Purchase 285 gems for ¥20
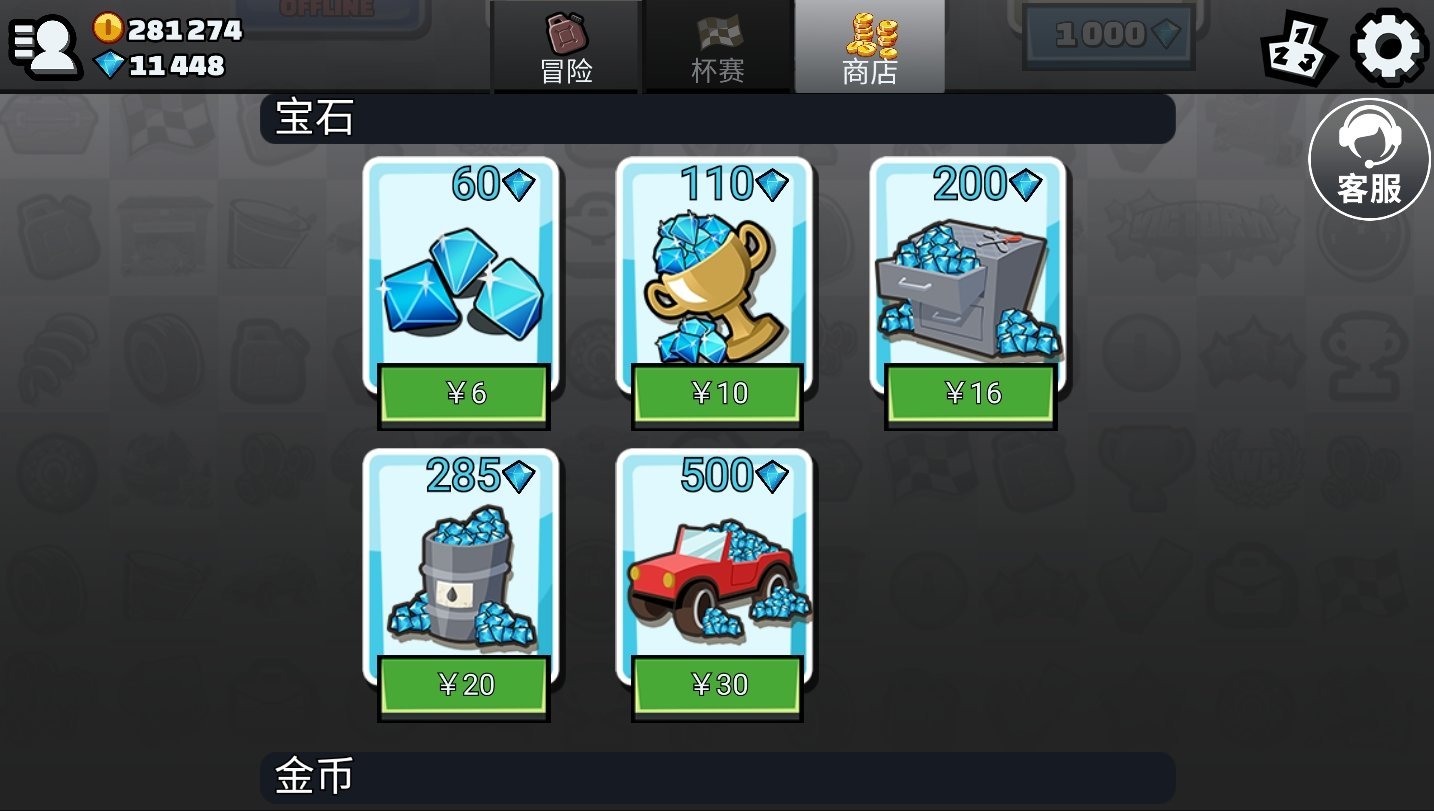Viewport: 1434px width, 811px height. 463,686
